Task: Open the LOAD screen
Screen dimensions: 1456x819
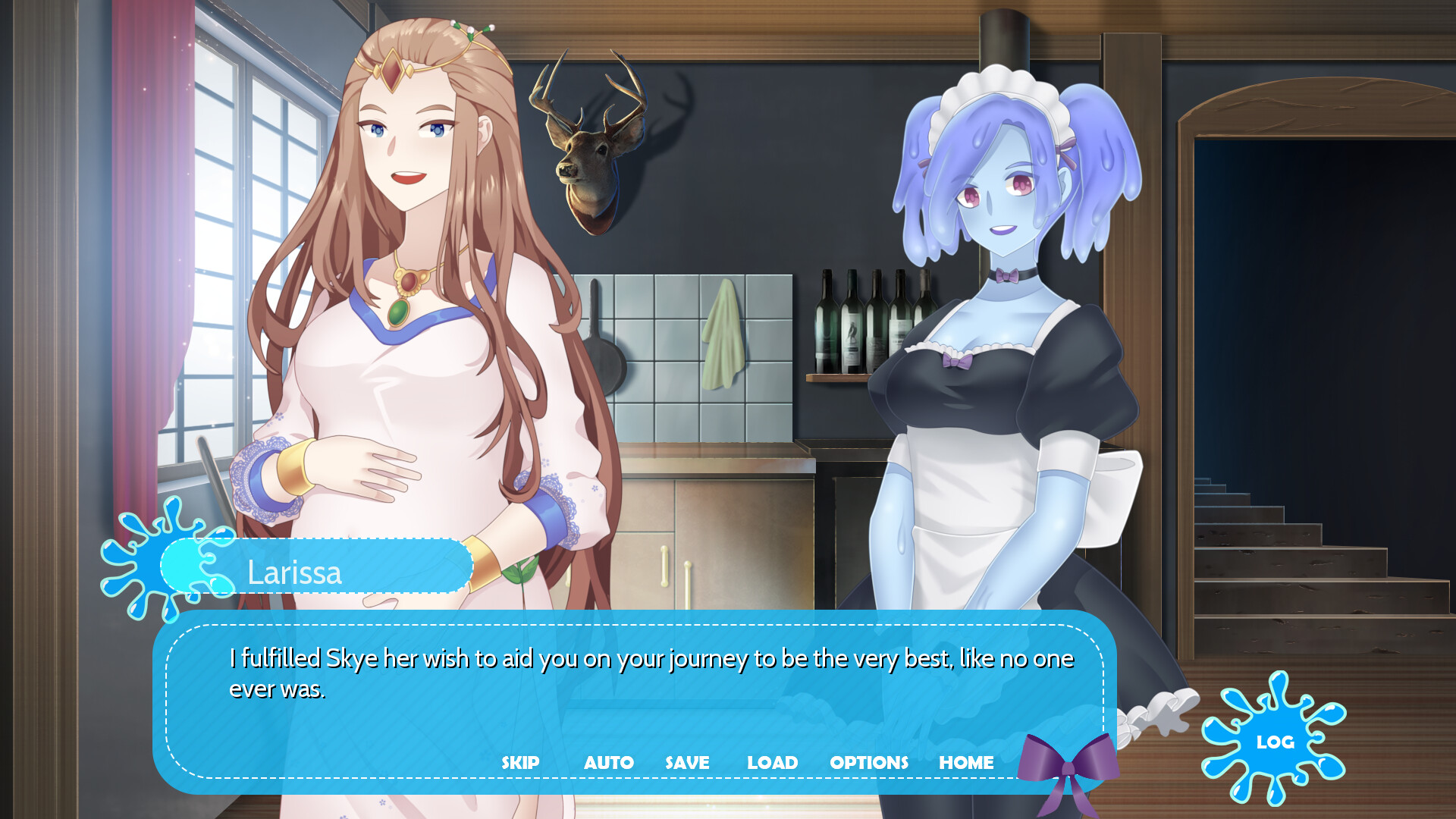Action: tap(772, 763)
